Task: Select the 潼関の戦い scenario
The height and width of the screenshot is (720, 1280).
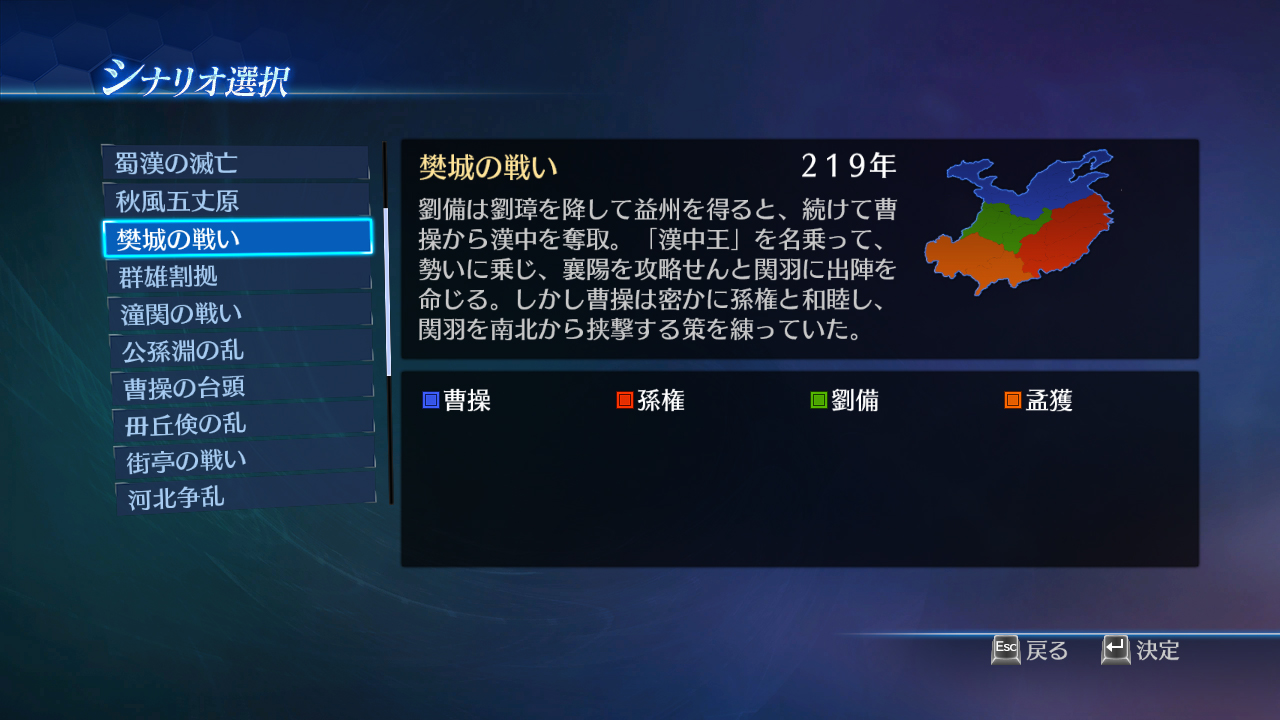Action: tap(237, 311)
